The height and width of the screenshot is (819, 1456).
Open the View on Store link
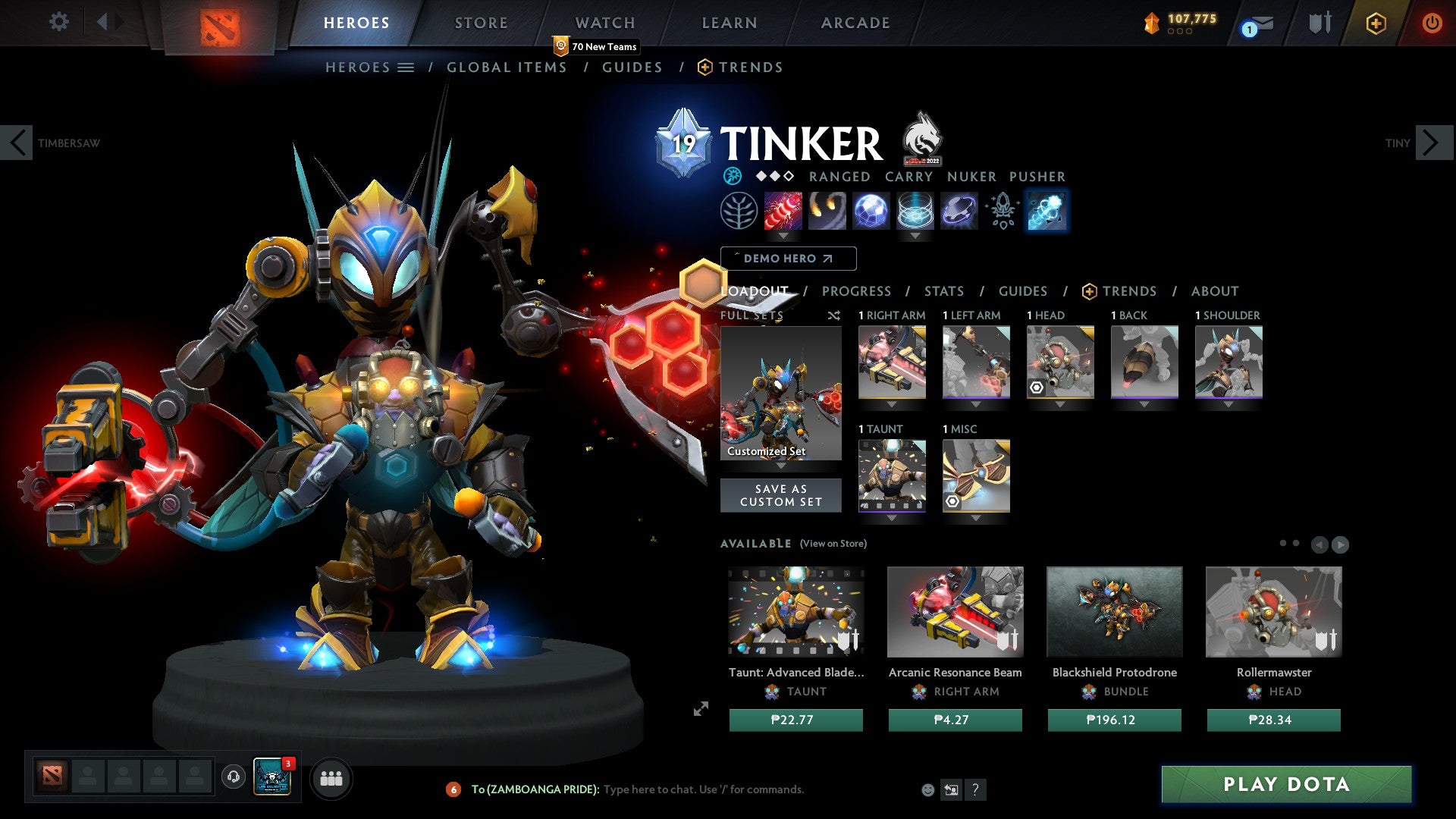[x=833, y=544]
